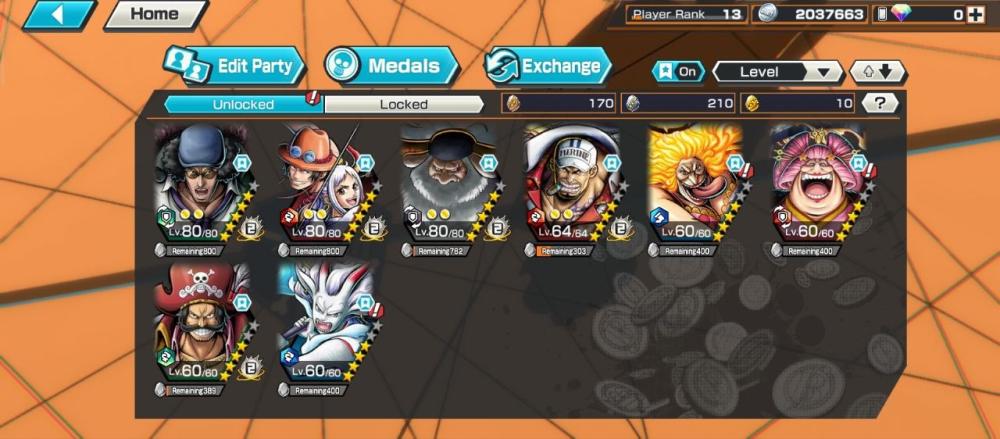Screen dimensions: 1000x439
Task: Open the Exchange menu
Action: 548,67
